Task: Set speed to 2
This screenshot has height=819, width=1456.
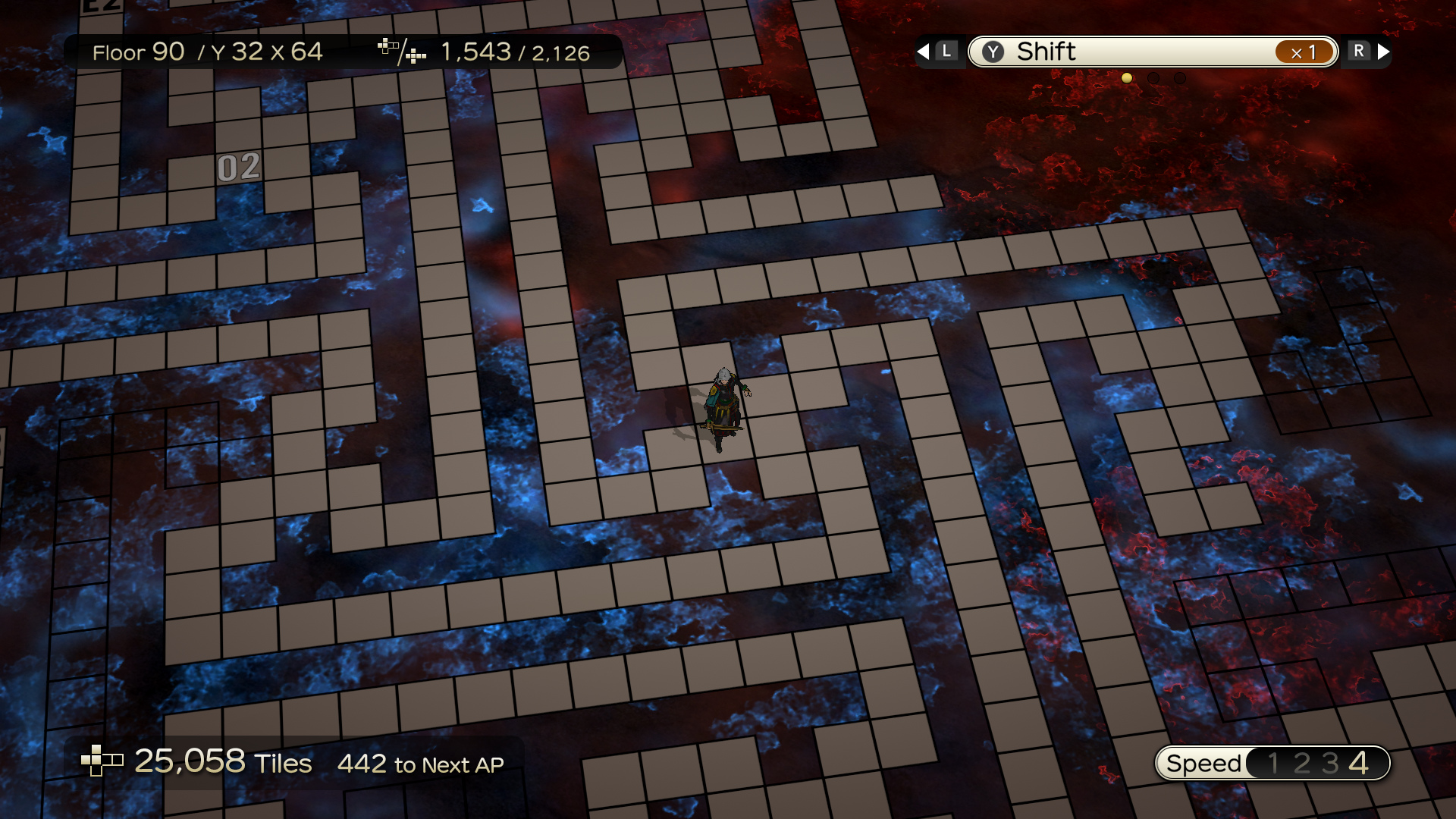Action: 1301,763
